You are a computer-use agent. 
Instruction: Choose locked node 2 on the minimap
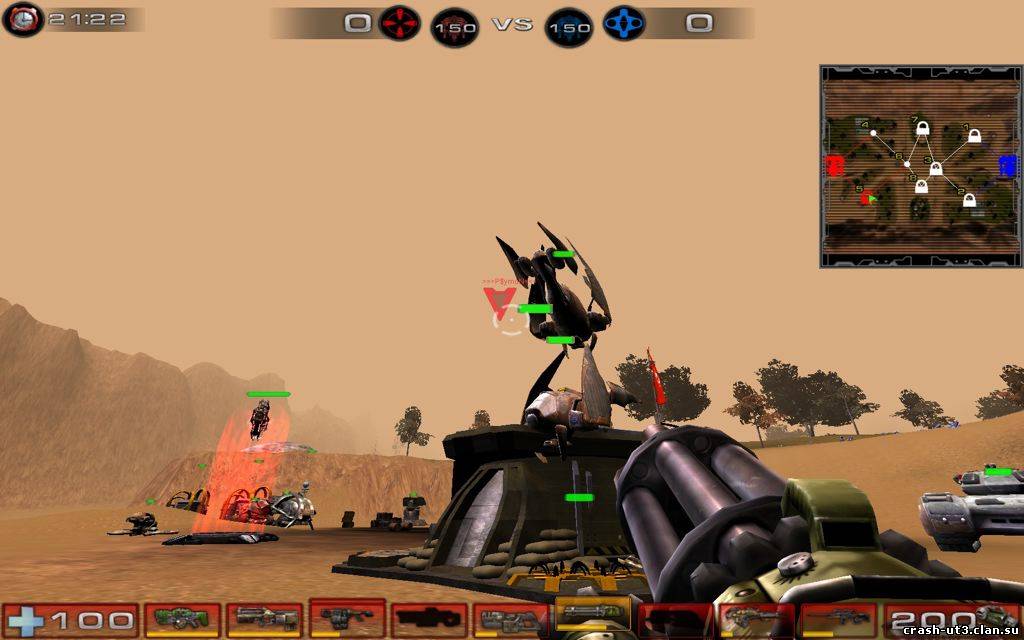coord(968,200)
